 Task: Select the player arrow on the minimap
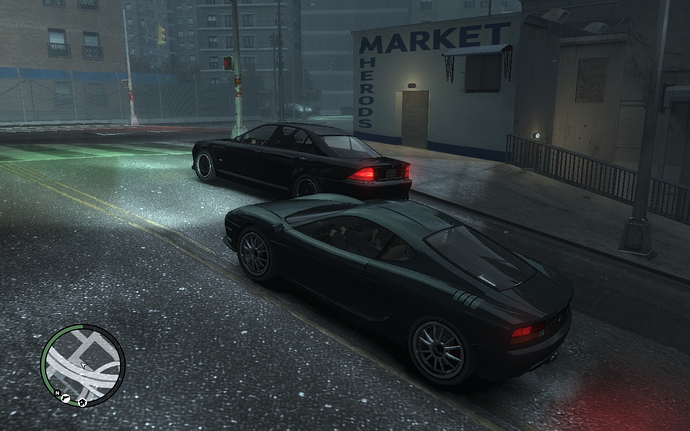click(x=83, y=365)
